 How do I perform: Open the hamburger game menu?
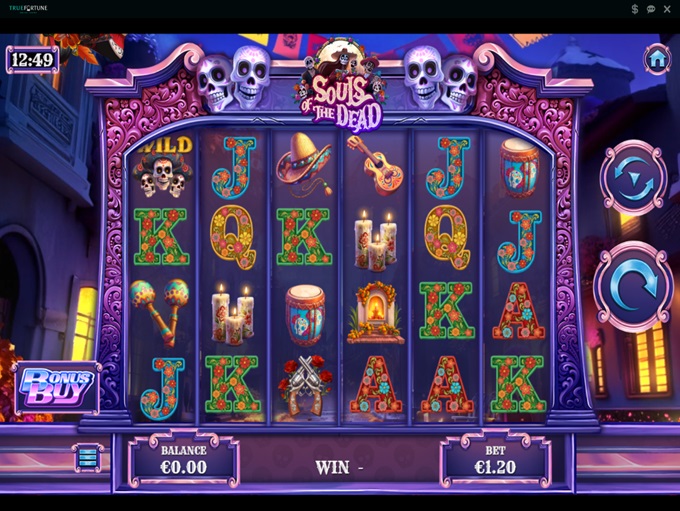[88, 457]
